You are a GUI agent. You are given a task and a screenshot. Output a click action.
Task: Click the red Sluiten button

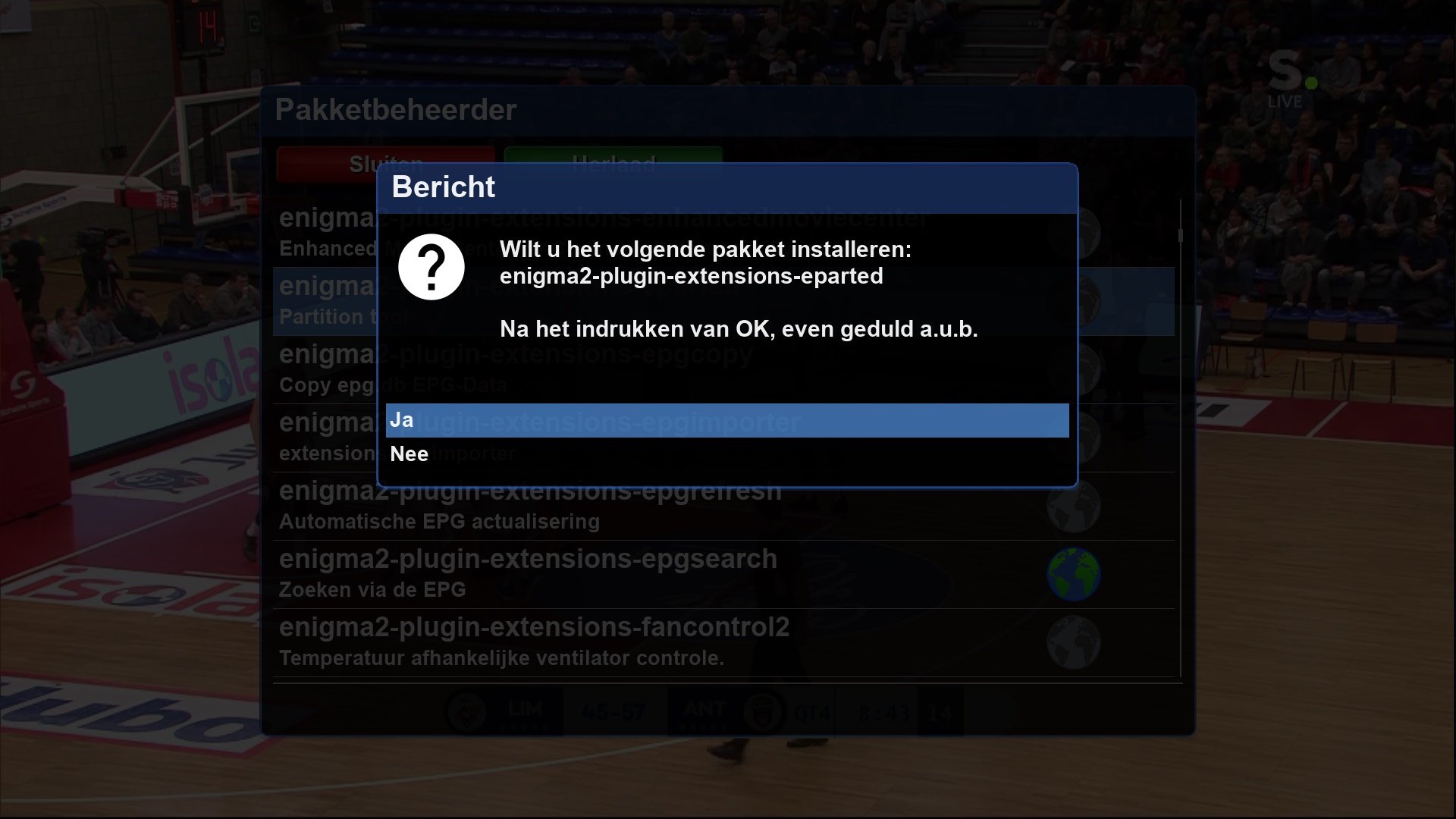click(x=326, y=162)
